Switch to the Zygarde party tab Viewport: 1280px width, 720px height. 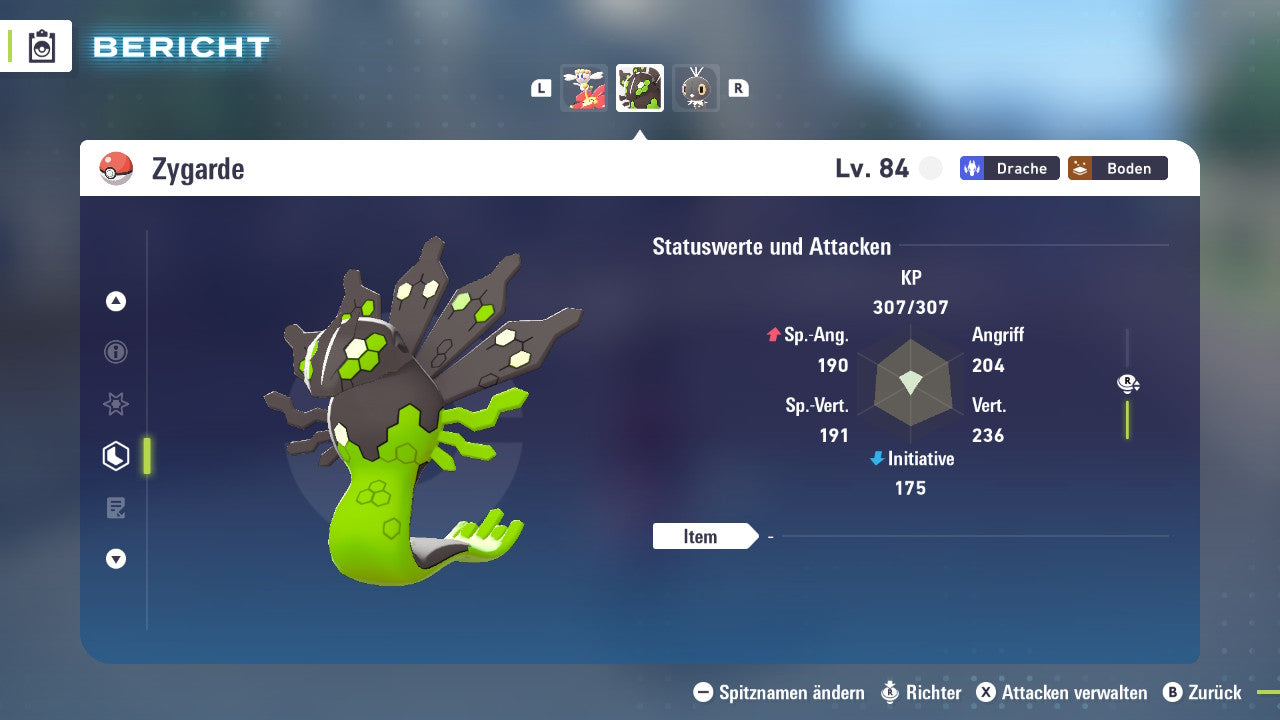tap(639, 87)
